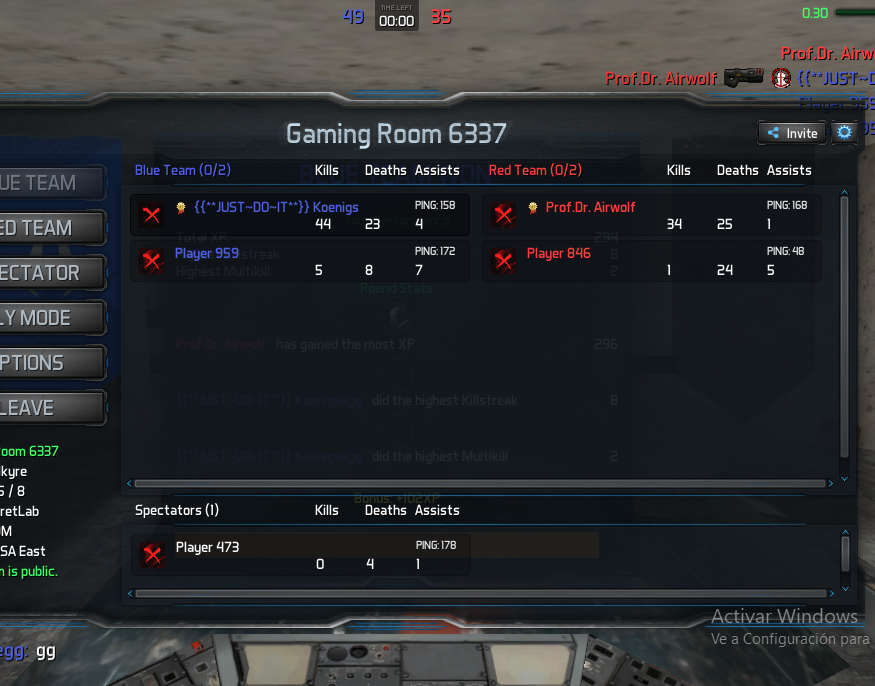Leave the gaming room
875x686 pixels.
[50, 408]
